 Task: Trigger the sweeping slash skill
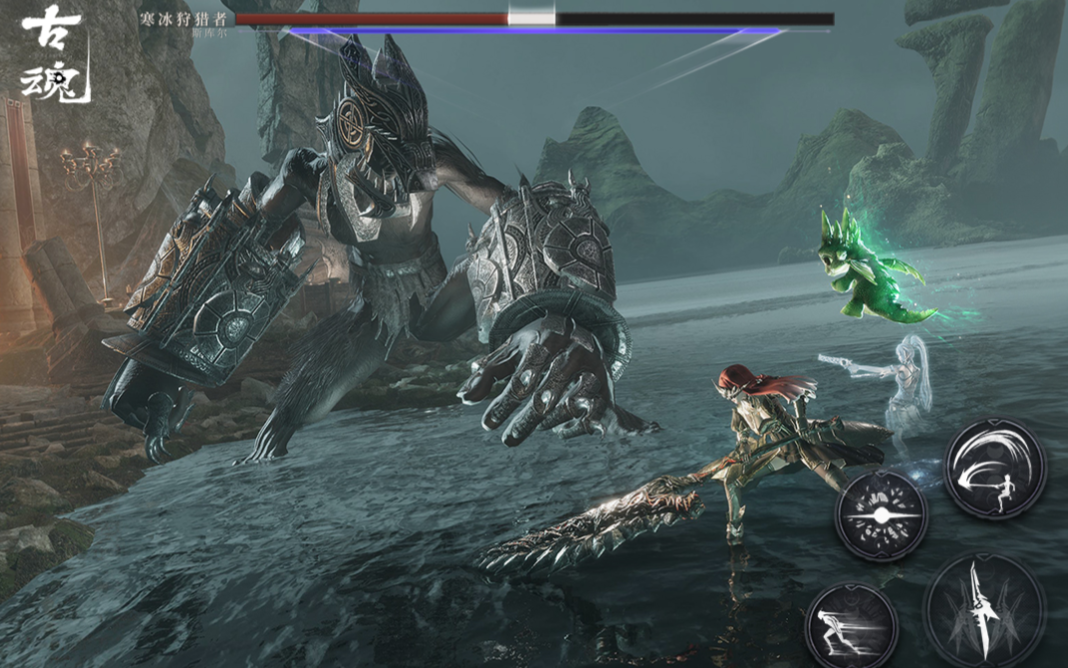click(995, 468)
